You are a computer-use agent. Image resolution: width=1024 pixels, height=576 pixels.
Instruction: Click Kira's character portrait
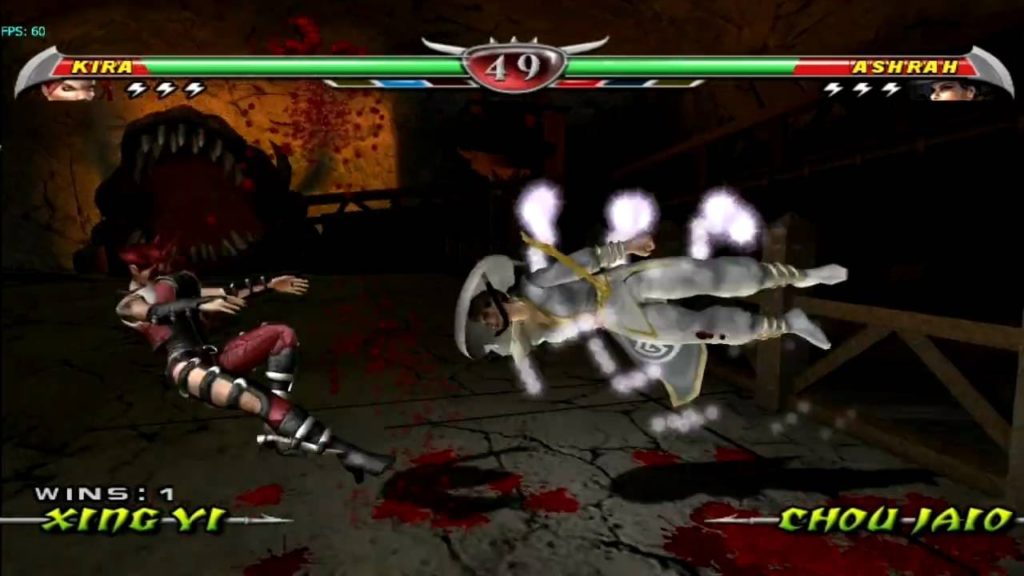(68, 90)
